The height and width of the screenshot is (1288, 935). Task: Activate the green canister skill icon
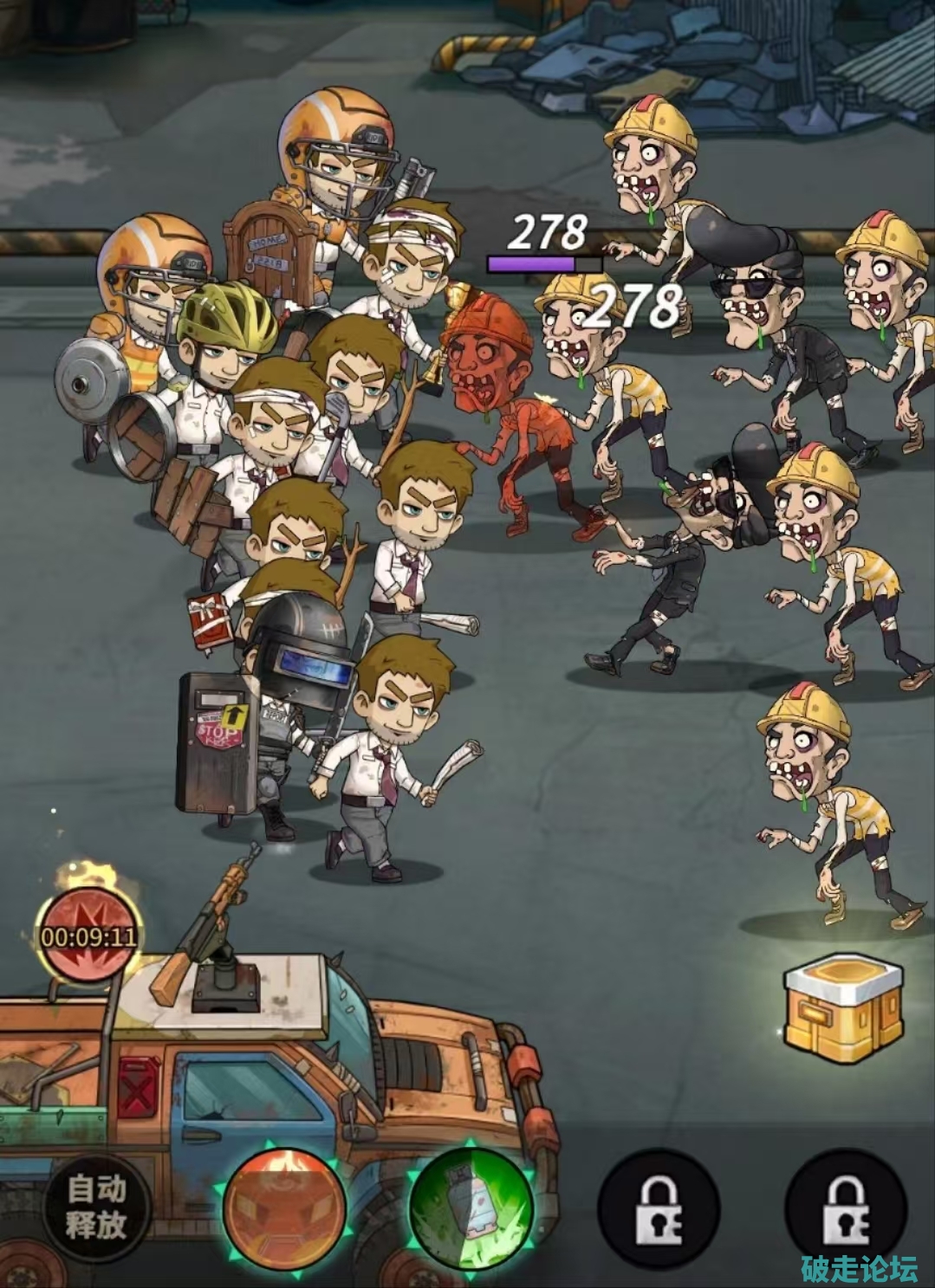click(470, 1206)
